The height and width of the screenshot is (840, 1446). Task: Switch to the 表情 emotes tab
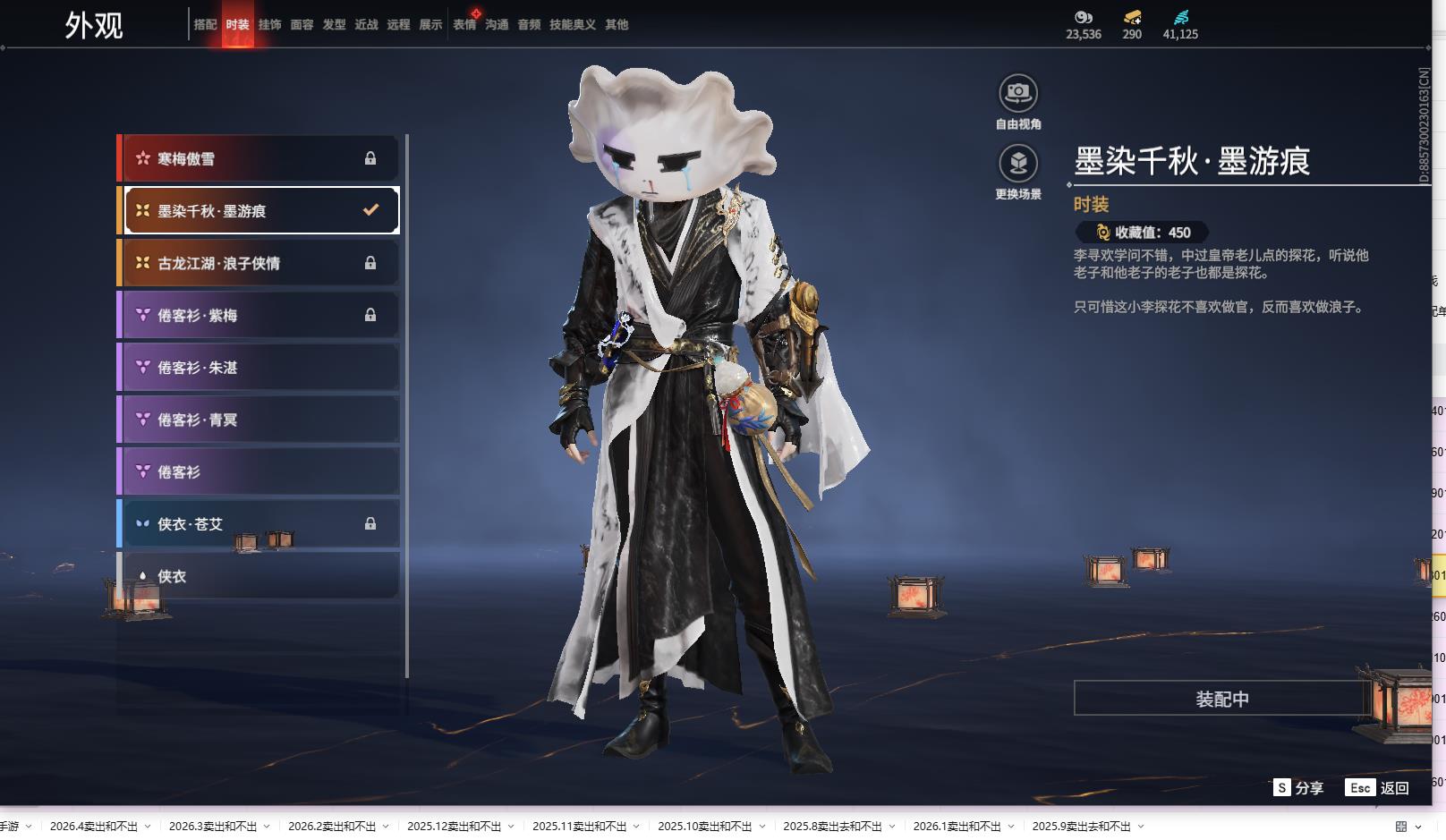(464, 25)
